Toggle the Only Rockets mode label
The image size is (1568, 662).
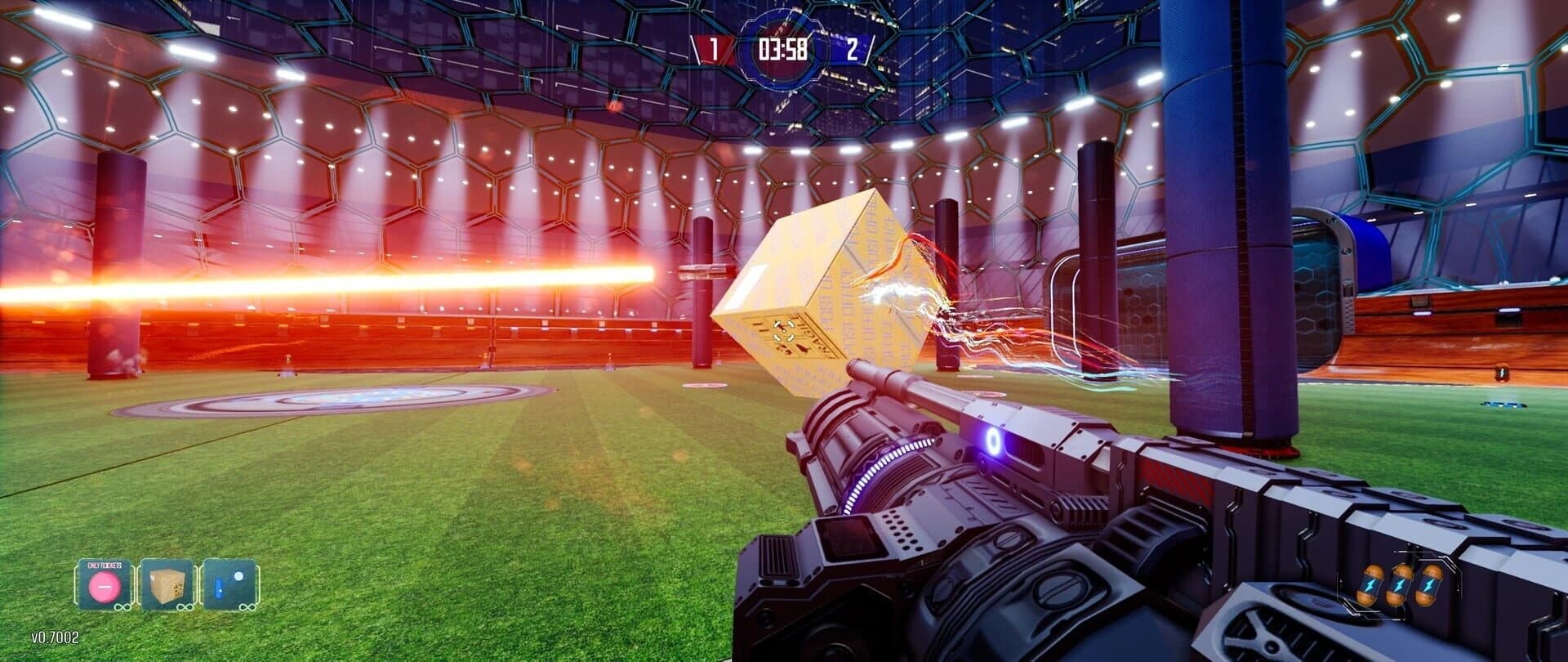point(104,565)
